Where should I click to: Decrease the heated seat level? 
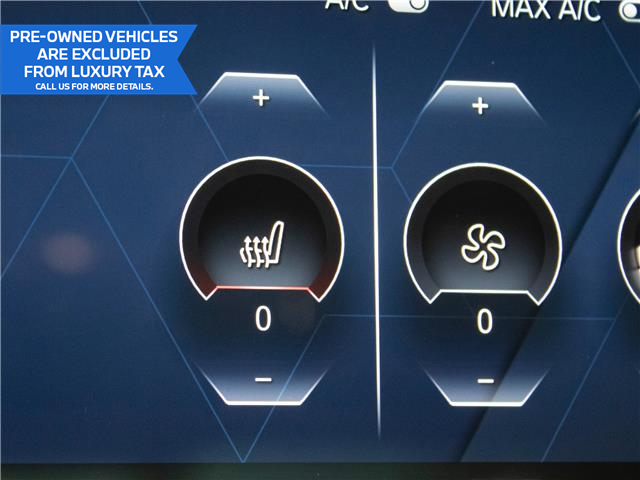pyautogui.click(x=262, y=379)
